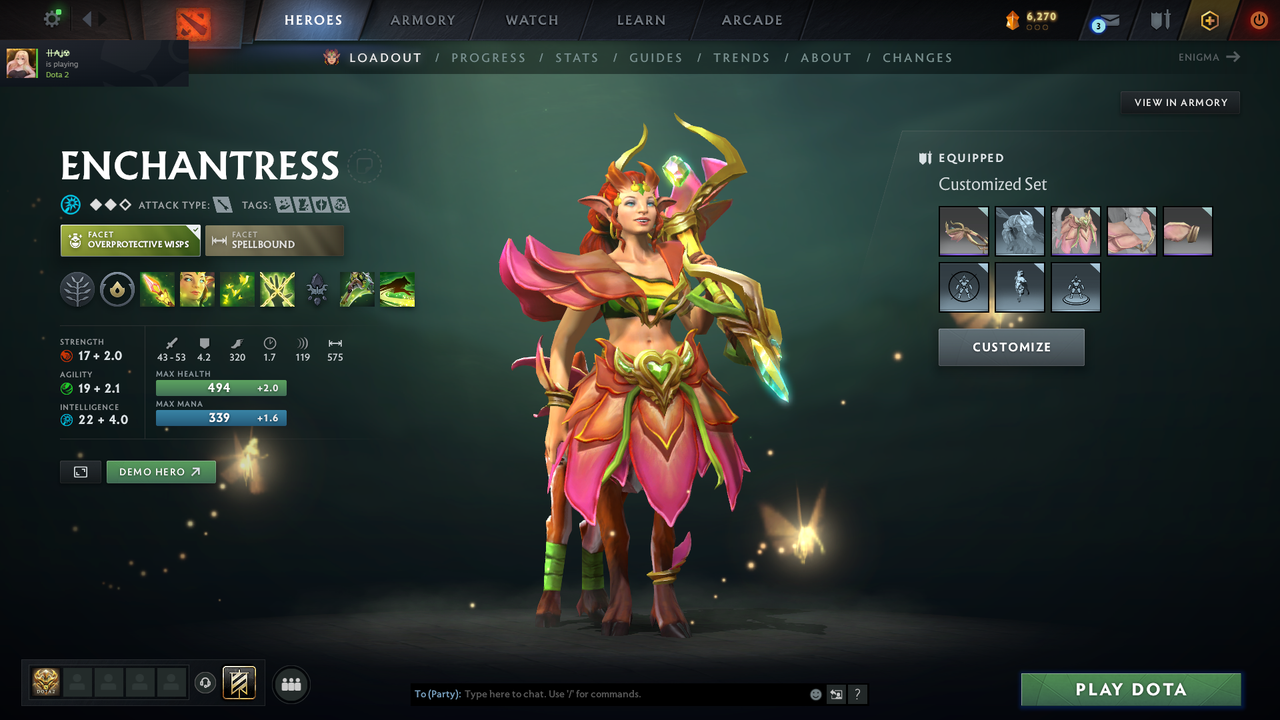Screen dimensions: 1280x720
Task: Open the Enigma hero switcher dropdown
Action: (1209, 57)
